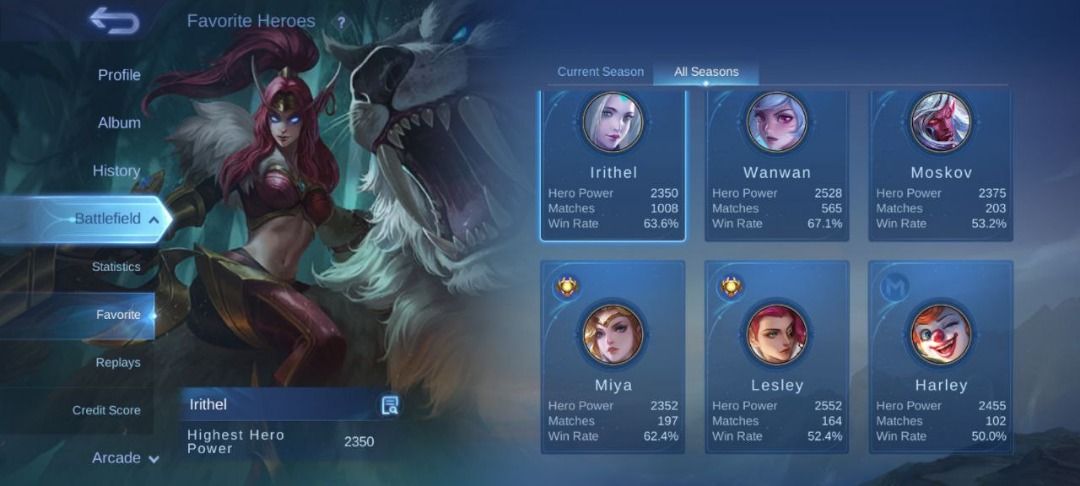Image resolution: width=1080 pixels, height=486 pixels.
Task: Choose the Lesley hero card
Action: point(777,357)
